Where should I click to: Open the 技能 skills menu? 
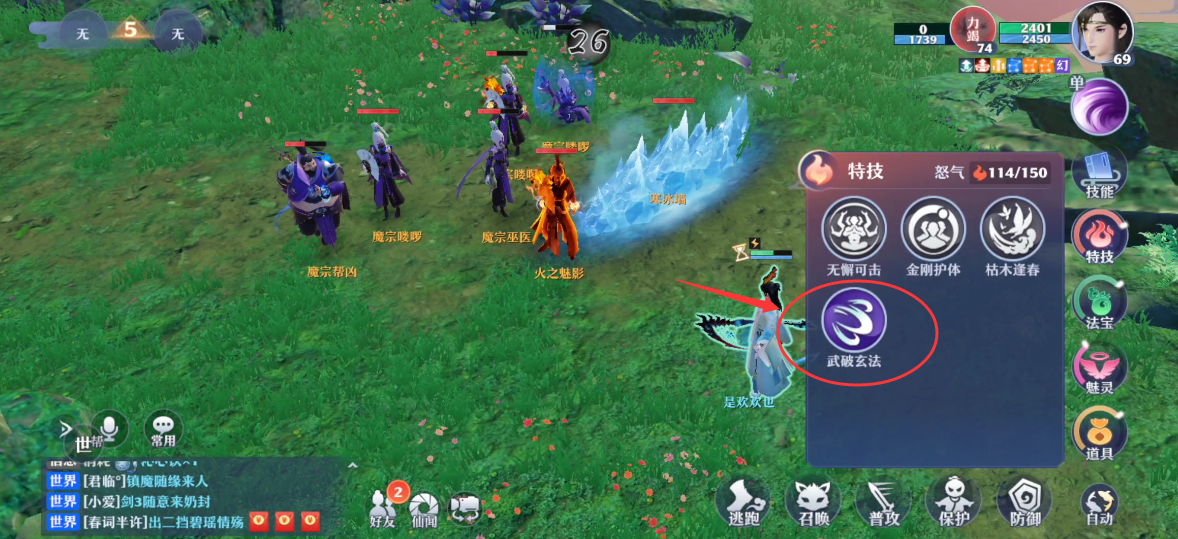pyautogui.click(x=1099, y=172)
